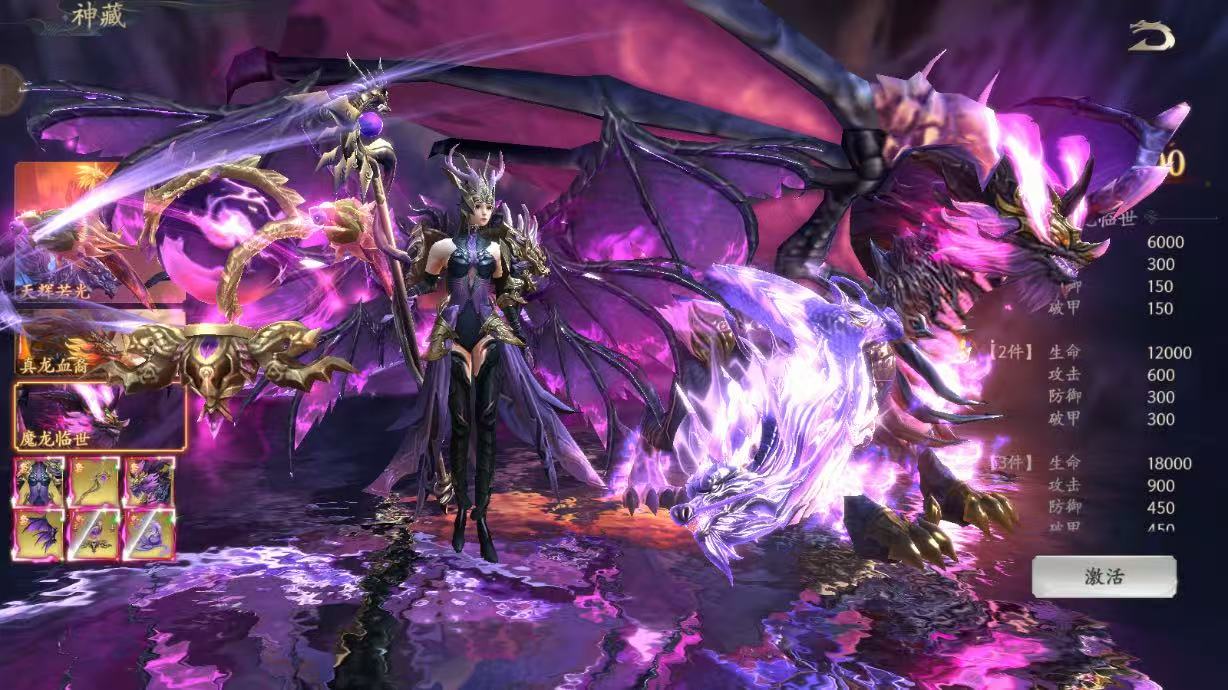1228x690 pixels.
Task: Choose the purple wings slot
Action: coord(39,535)
